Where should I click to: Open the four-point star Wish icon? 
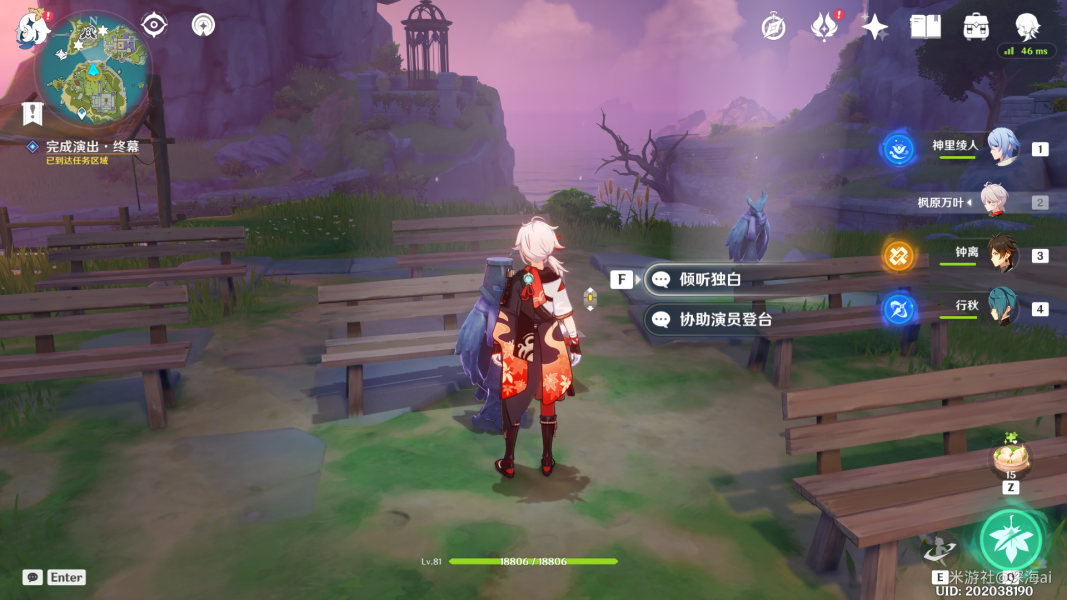click(x=875, y=27)
